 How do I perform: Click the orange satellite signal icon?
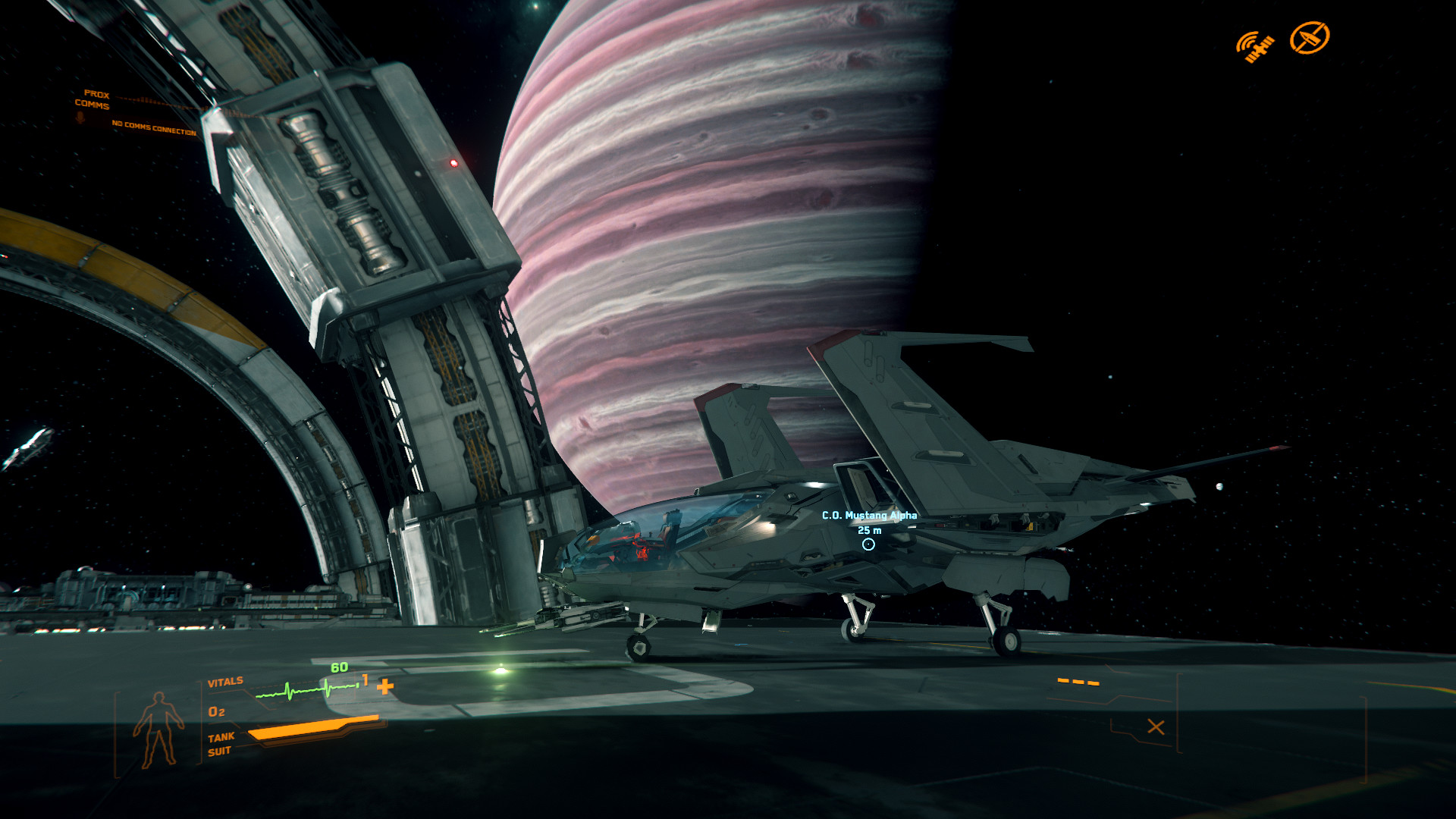coord(1255,46)
